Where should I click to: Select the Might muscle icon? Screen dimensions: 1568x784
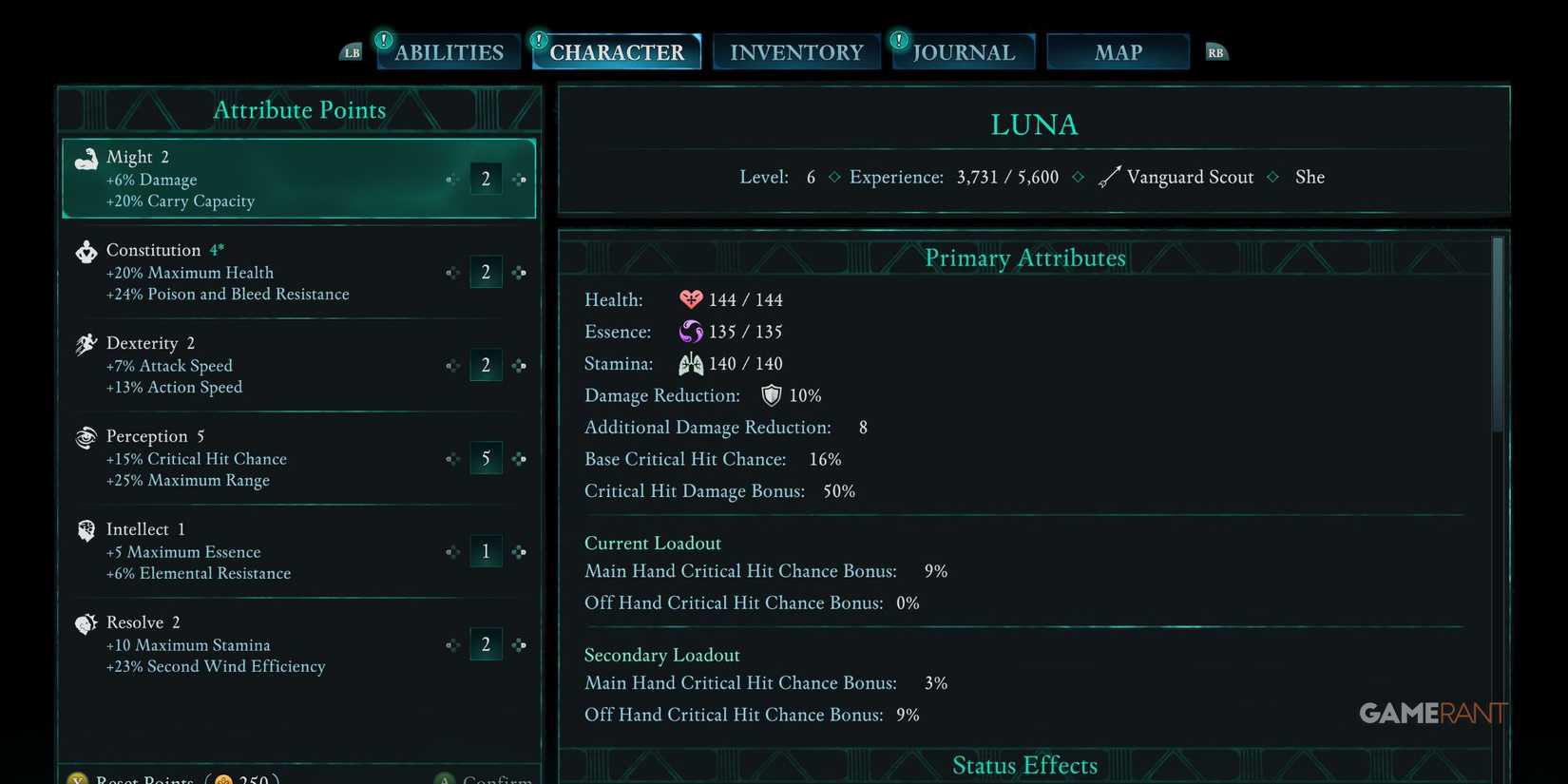(86, 156)
